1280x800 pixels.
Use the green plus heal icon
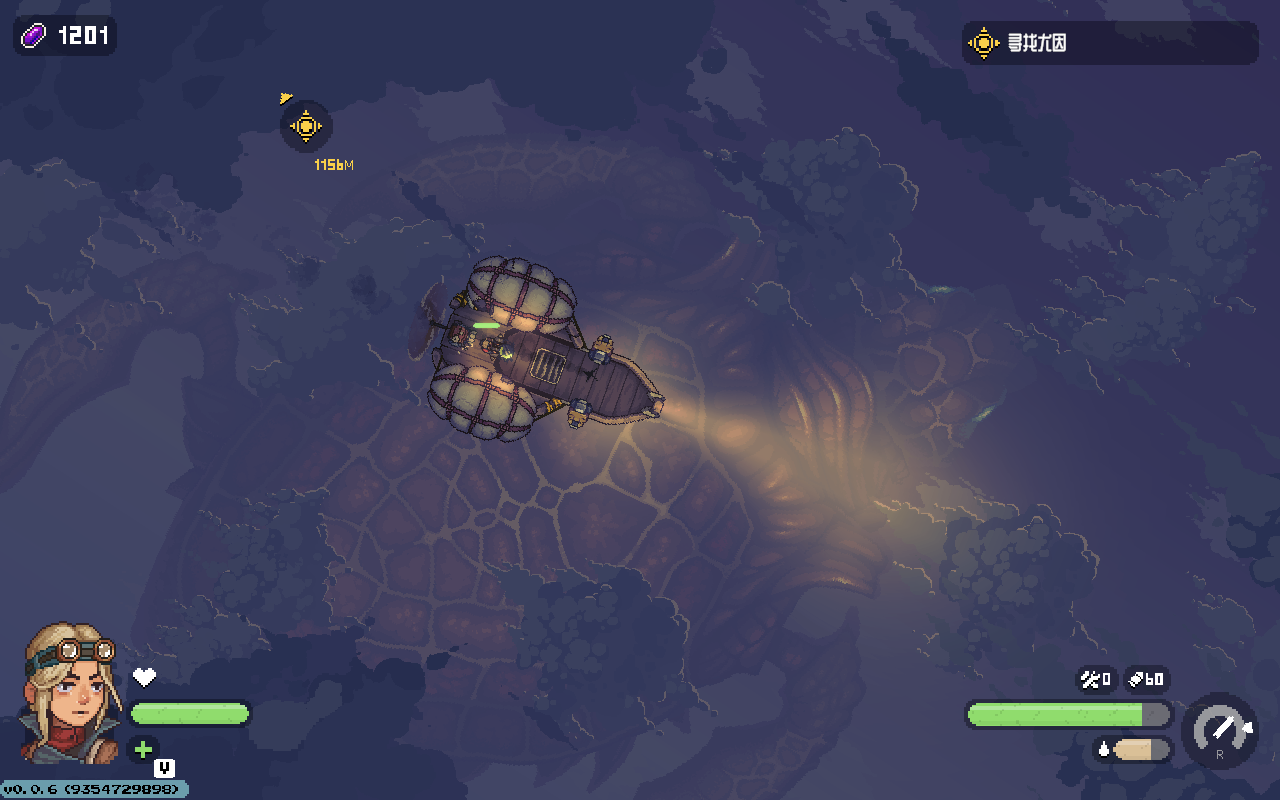tap(144, 749)
